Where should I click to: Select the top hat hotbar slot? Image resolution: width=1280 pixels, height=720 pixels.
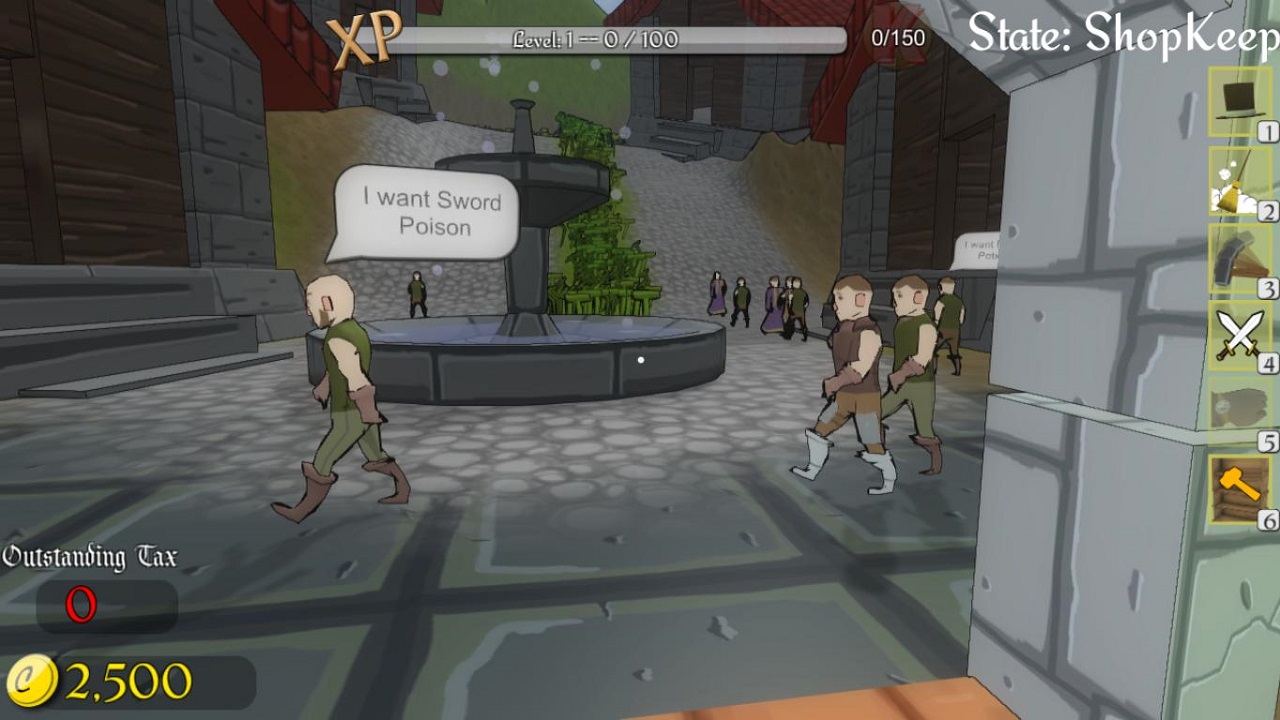point(1239,101)
